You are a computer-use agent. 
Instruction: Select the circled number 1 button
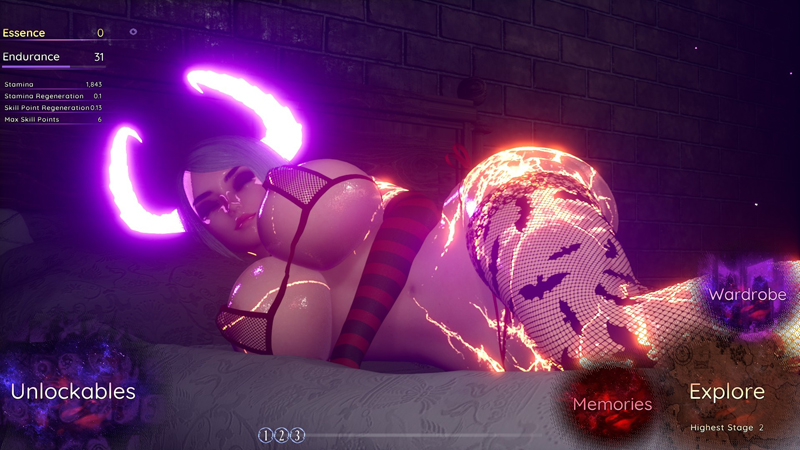(x=265, y=435)
